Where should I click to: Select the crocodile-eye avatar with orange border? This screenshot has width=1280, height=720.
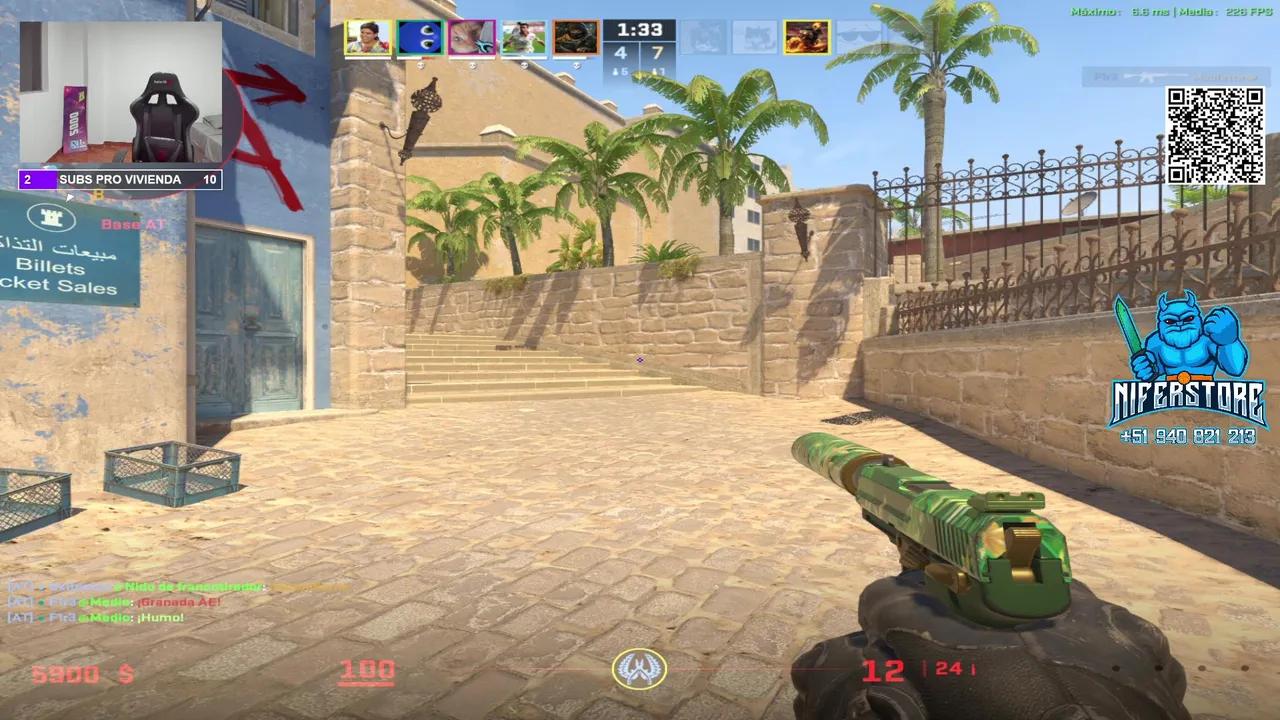pos(576,38)
